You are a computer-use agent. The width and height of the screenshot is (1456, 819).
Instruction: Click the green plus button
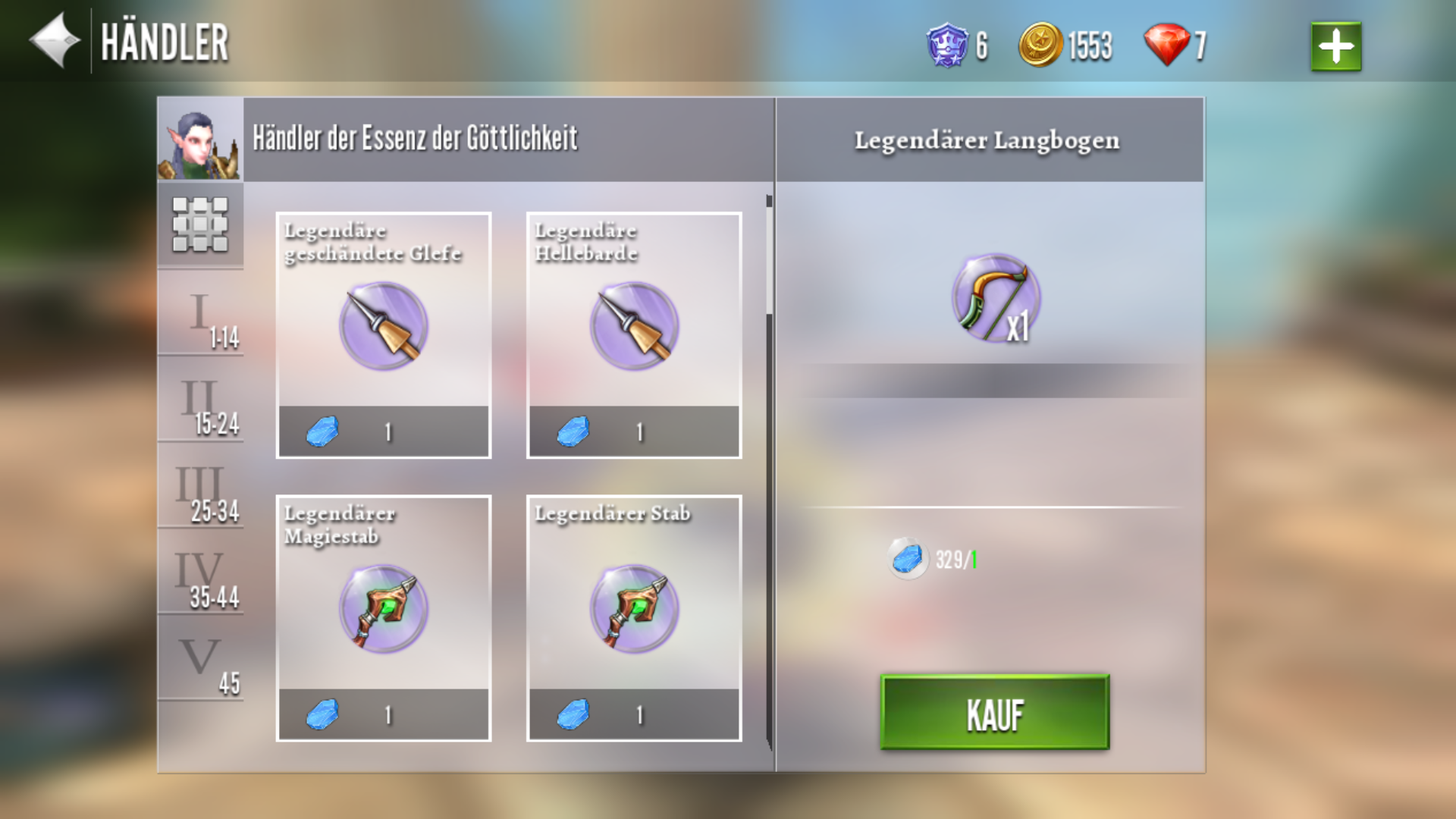1335,47
